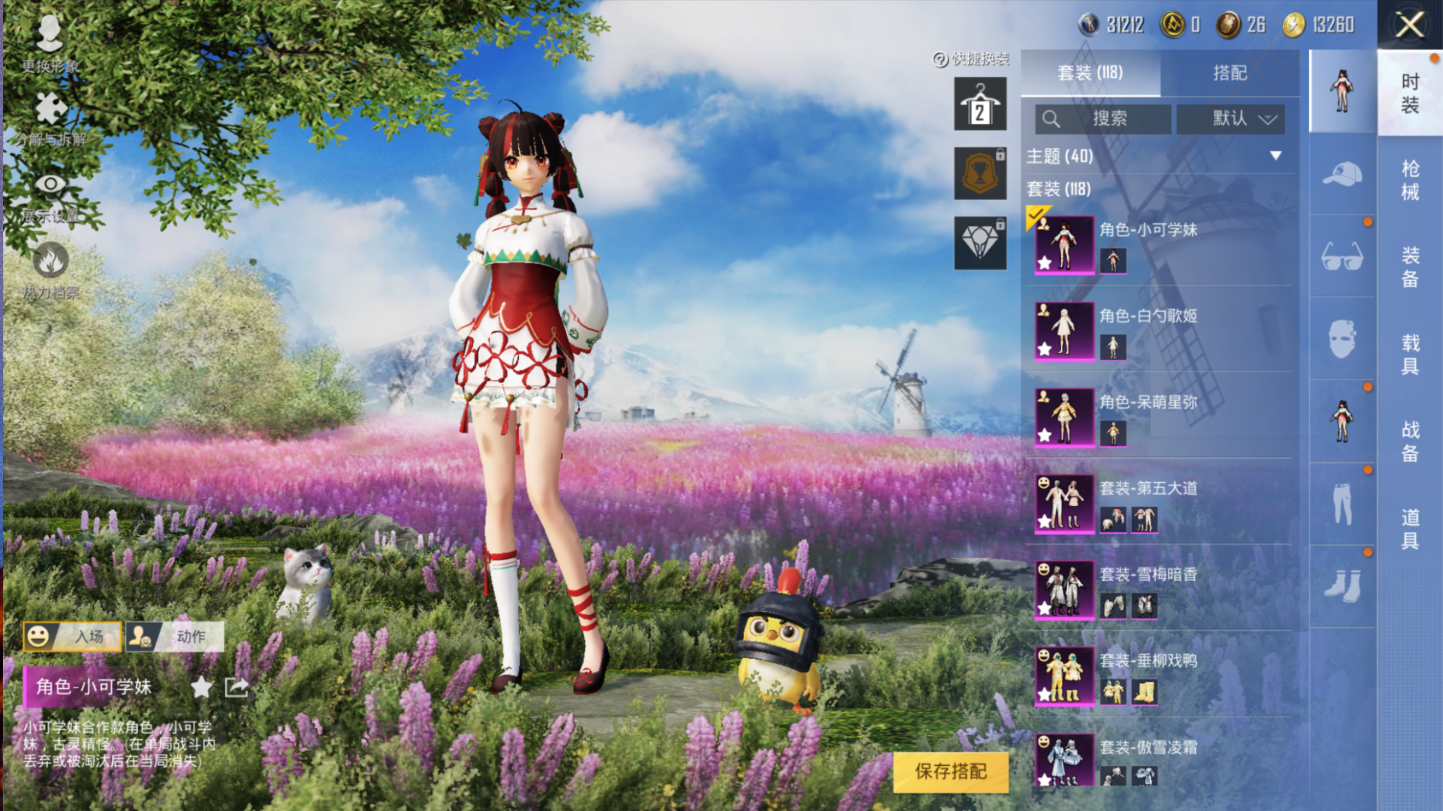1443x811 pixels.
Task: Open the 载具 category tab
Action: (1410, 354)
